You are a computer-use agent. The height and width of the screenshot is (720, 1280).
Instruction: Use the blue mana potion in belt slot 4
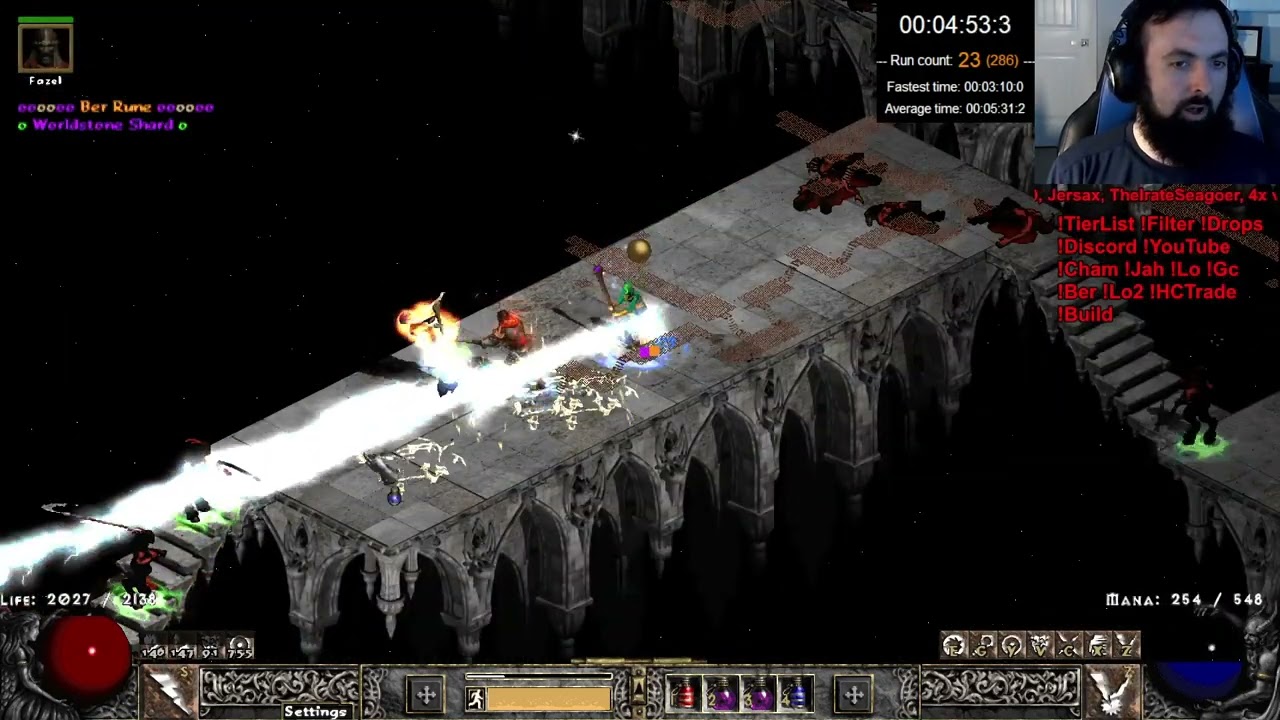pos(796,693)
